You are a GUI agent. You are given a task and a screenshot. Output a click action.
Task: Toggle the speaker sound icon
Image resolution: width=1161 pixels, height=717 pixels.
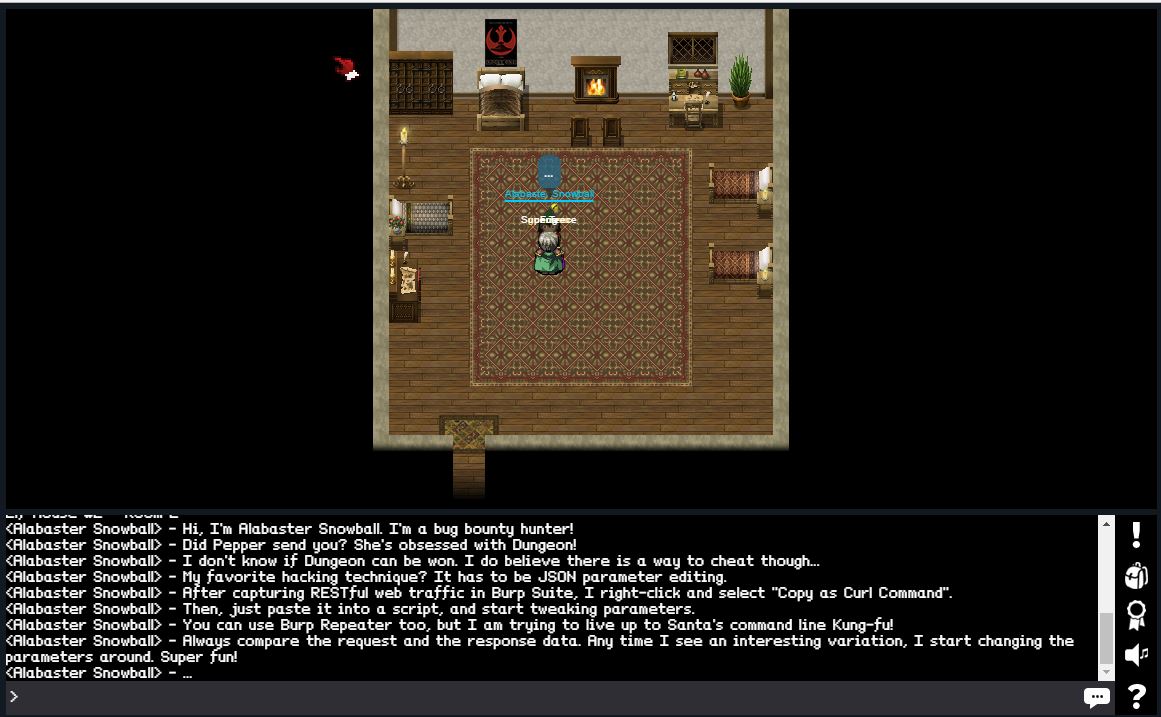[1136, 655]
